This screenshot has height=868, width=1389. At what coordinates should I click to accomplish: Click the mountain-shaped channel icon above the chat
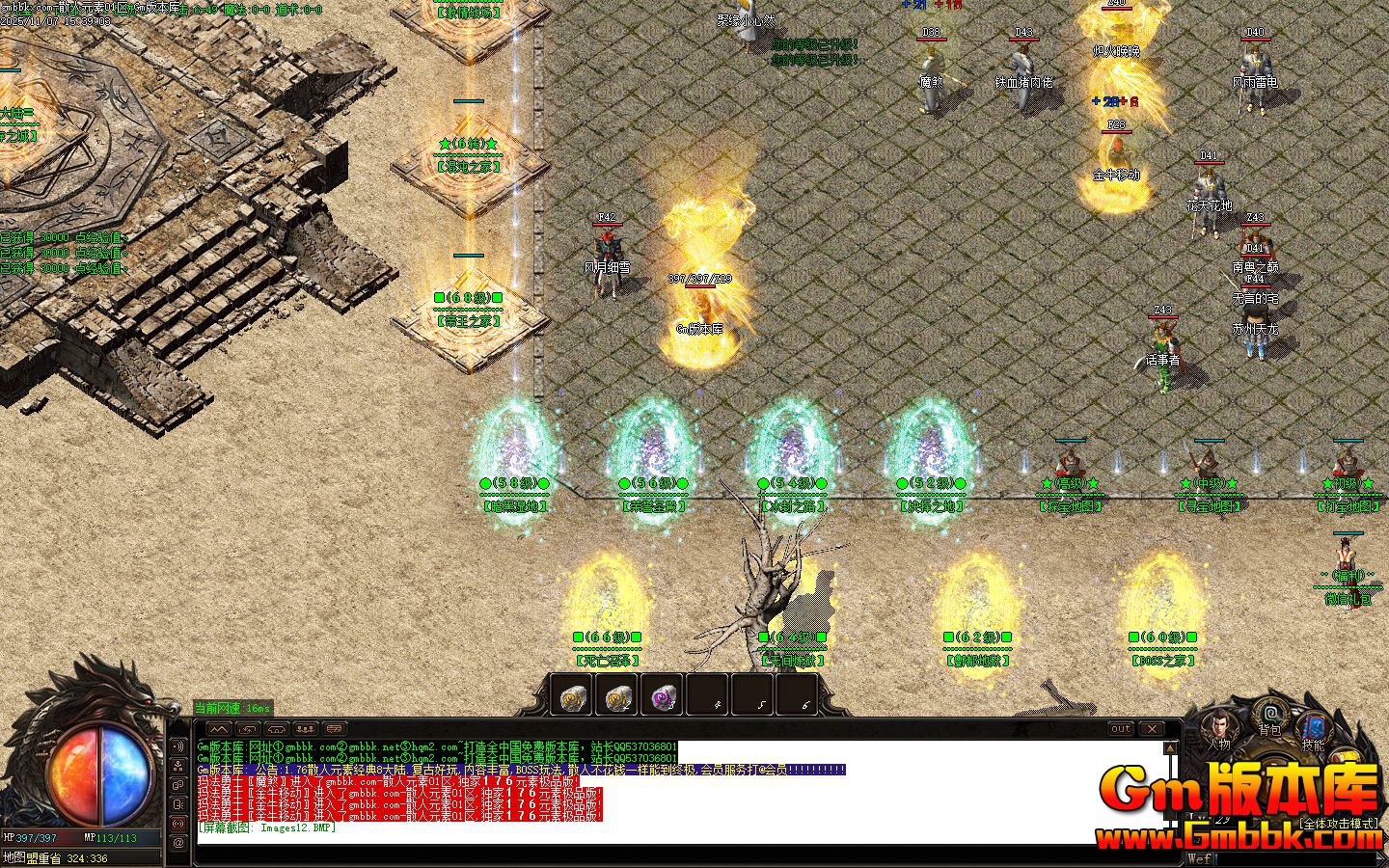pos(219,729)
